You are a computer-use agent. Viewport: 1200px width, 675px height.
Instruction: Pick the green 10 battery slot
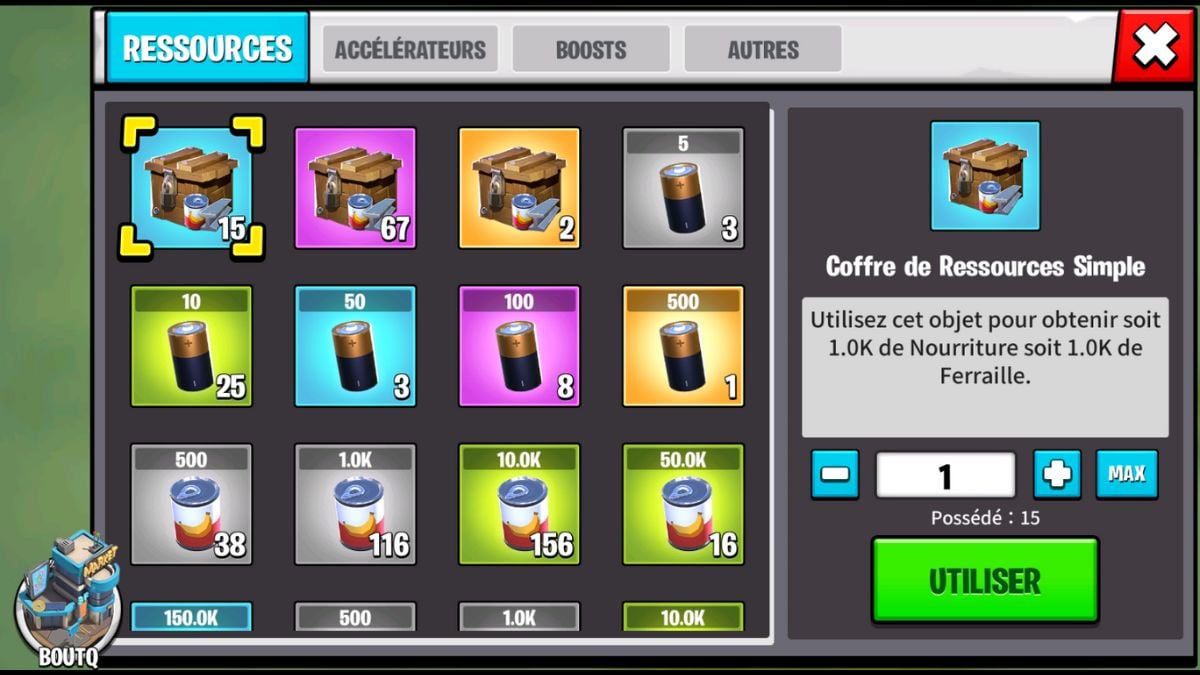(x=191, y=346)
